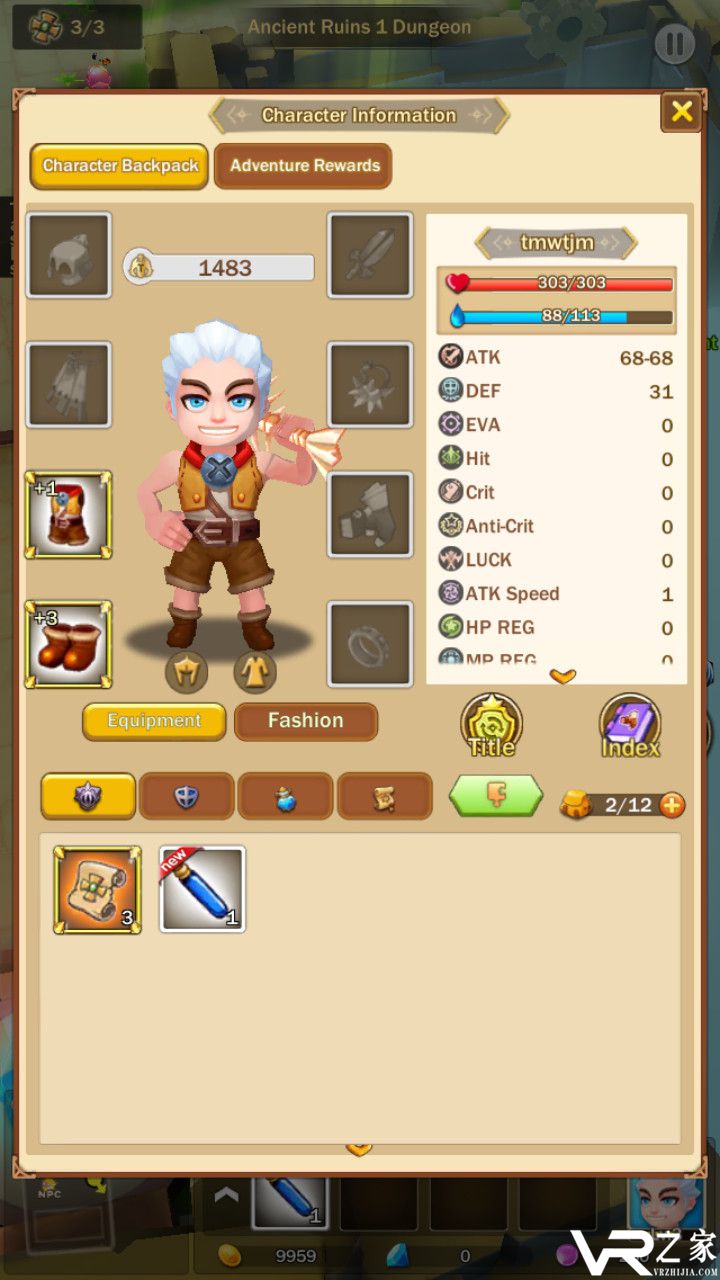
Task: Select the scroll inventory category tab
Action: point(385,796)
